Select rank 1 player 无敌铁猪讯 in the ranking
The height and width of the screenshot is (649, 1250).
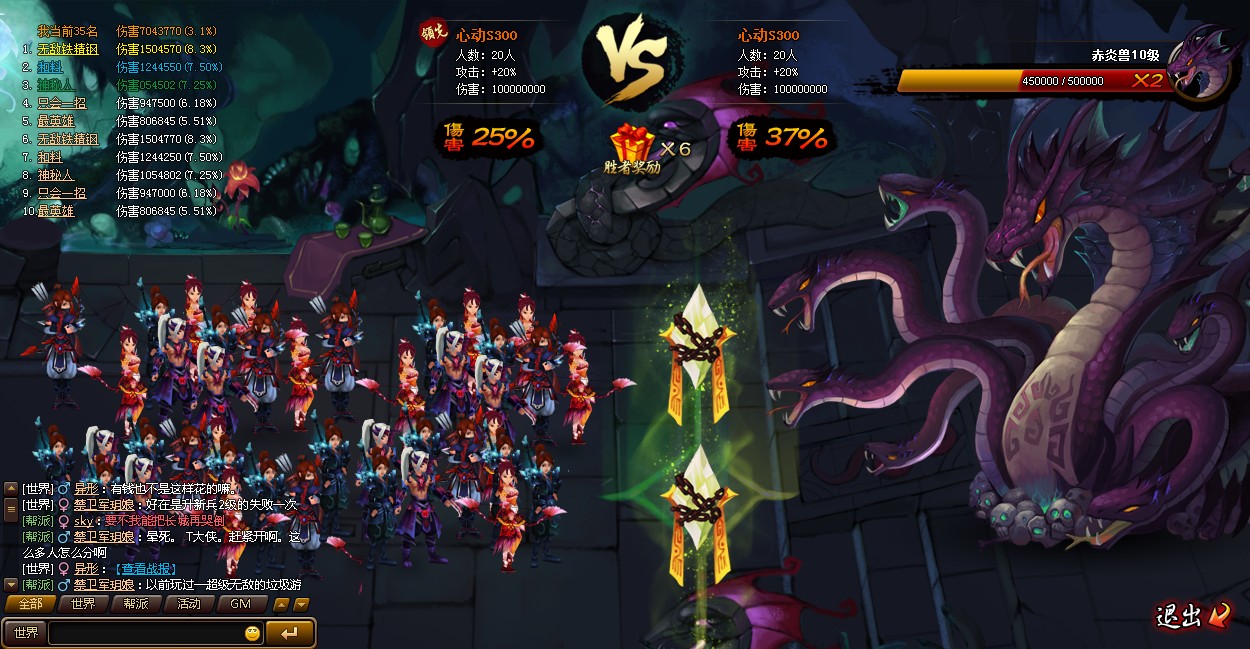(68, 49)
